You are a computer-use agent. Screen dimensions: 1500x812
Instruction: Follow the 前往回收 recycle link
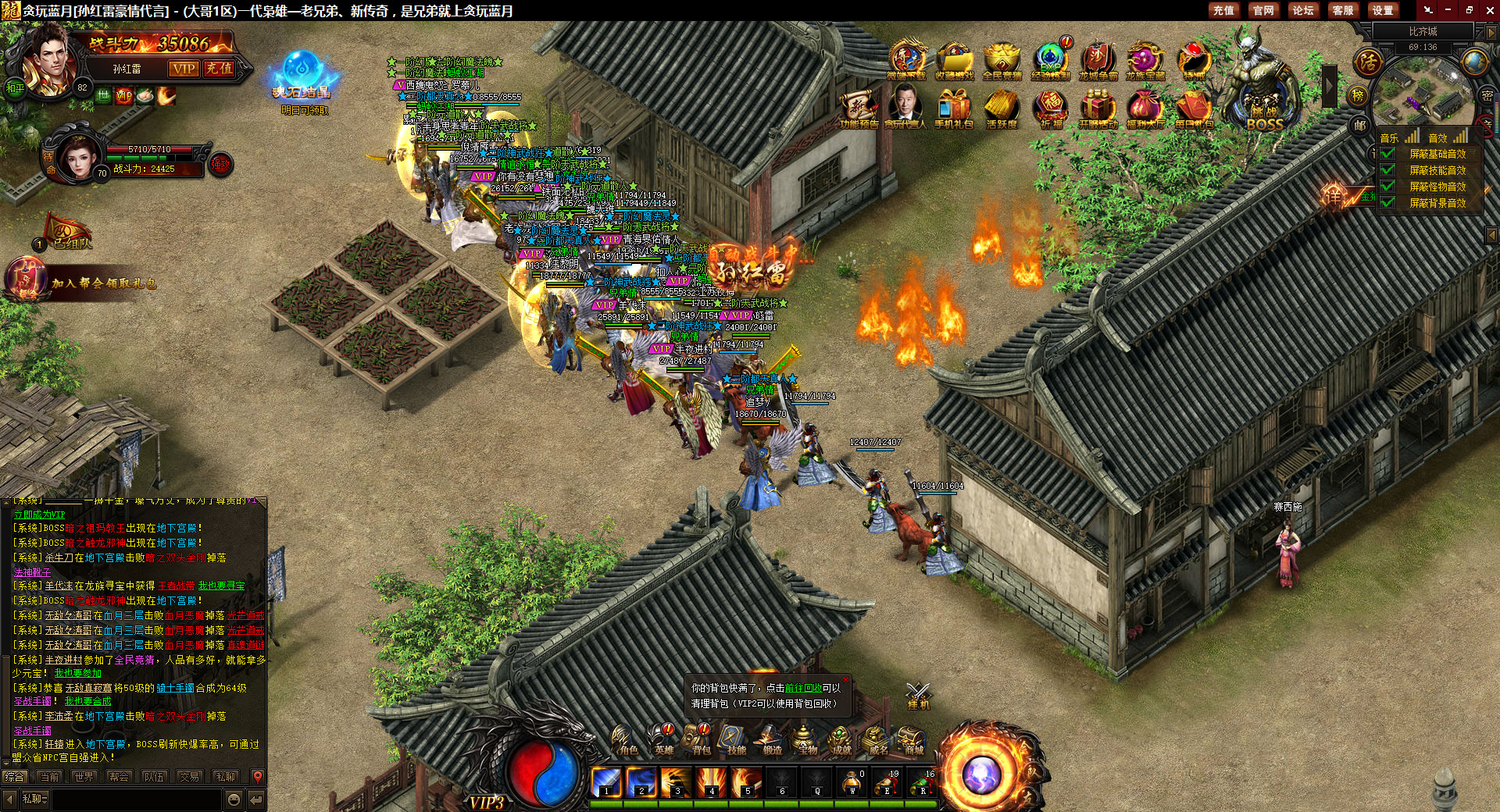tap(803, 688)
